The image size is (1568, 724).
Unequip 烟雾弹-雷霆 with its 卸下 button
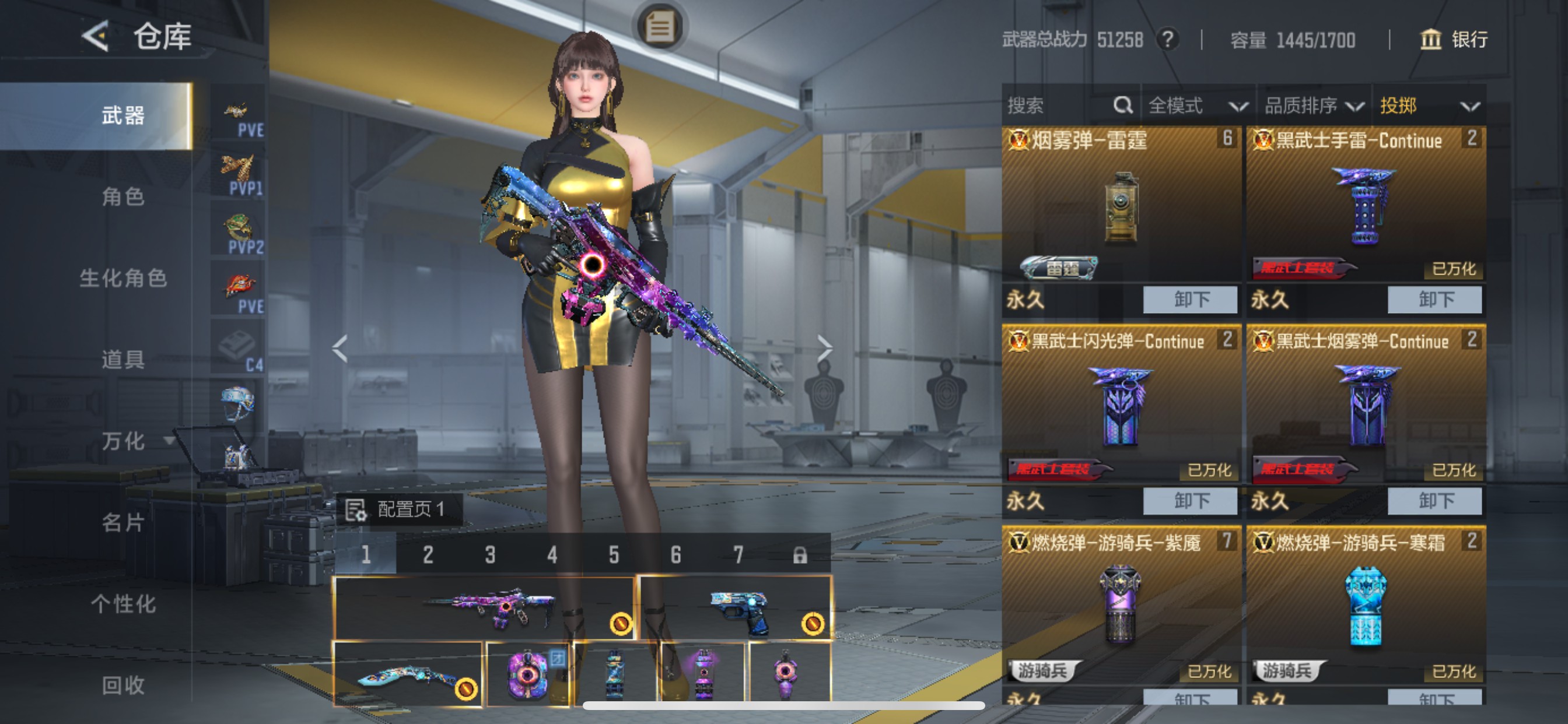[x=1189, y=299]
